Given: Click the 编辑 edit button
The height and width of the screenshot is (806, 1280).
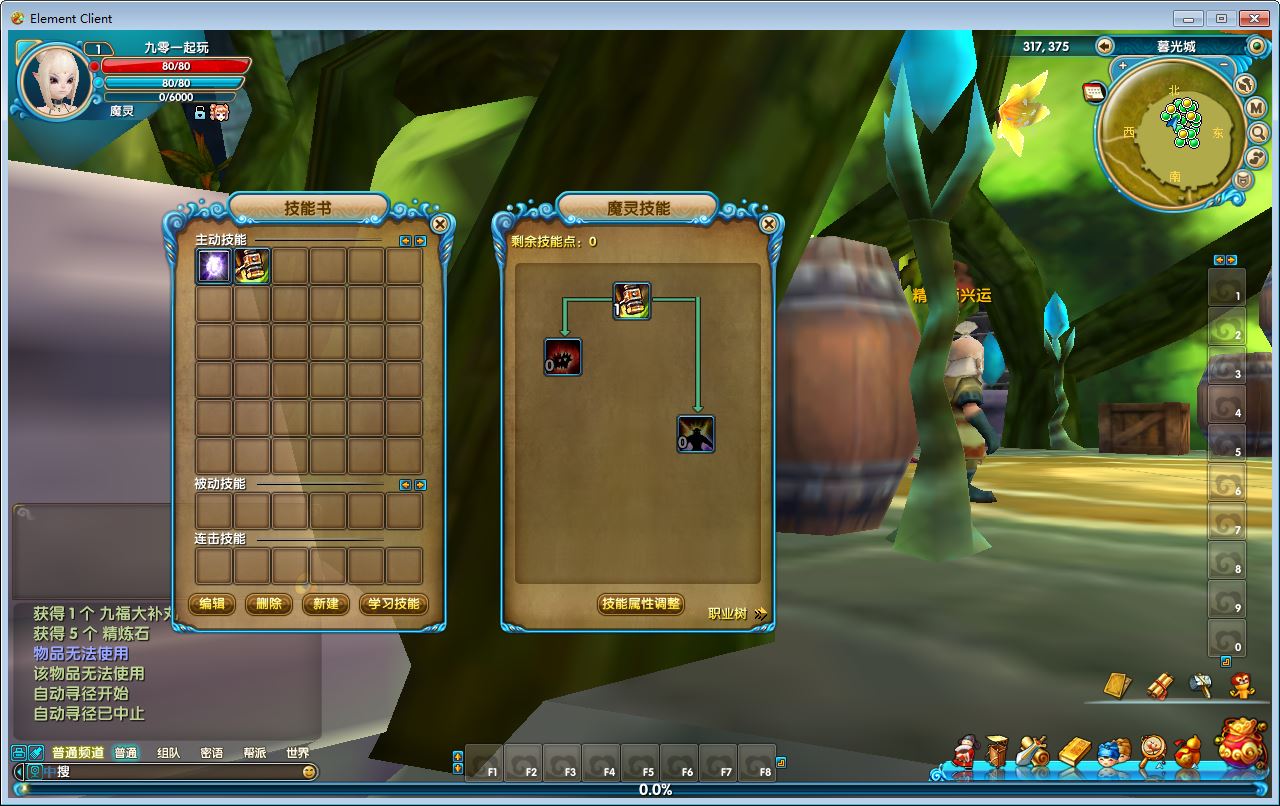Looking at the screenshot, I should click(212, 604).
